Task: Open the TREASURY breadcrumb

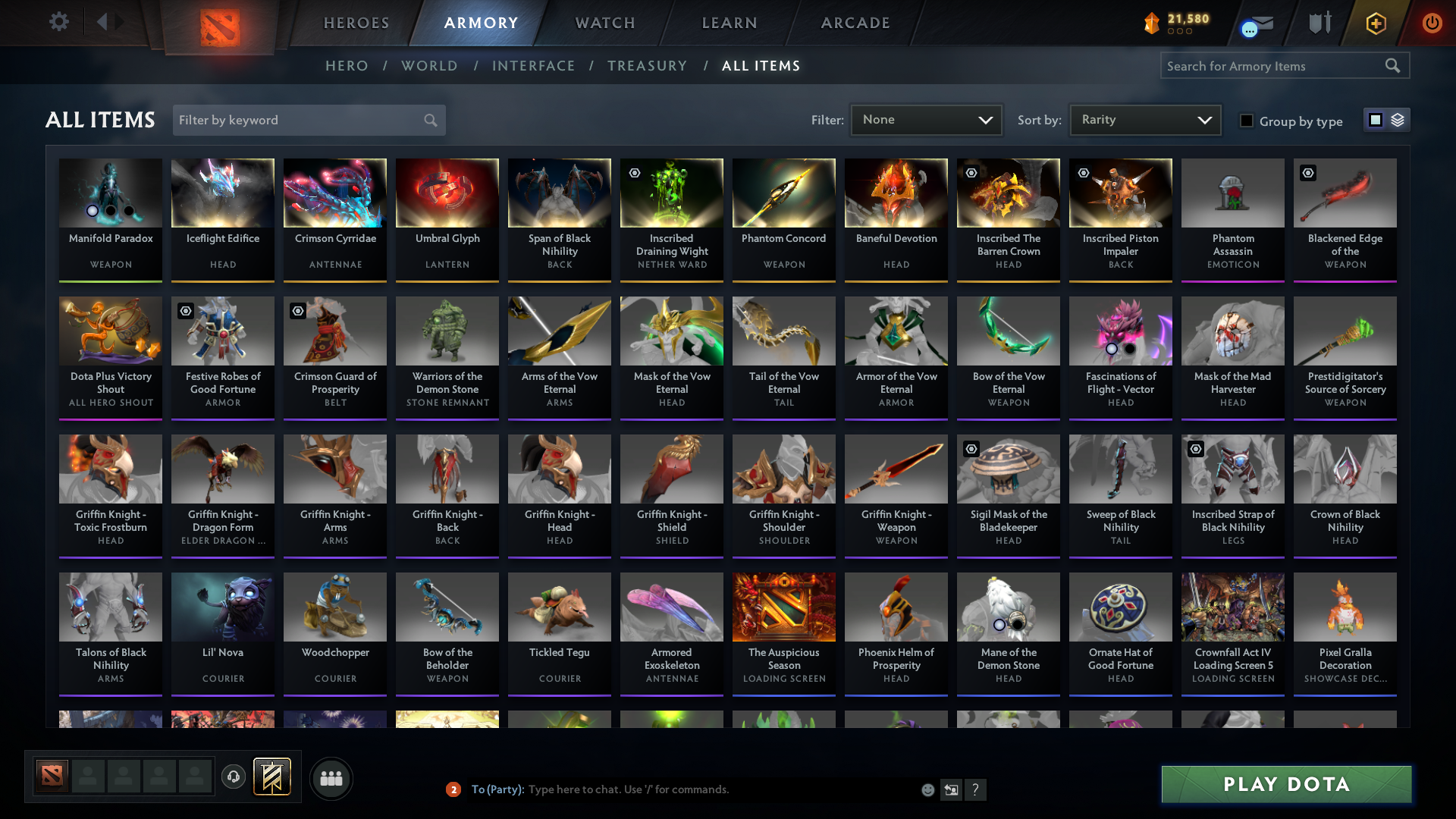Action: click(x=647, y=66)
